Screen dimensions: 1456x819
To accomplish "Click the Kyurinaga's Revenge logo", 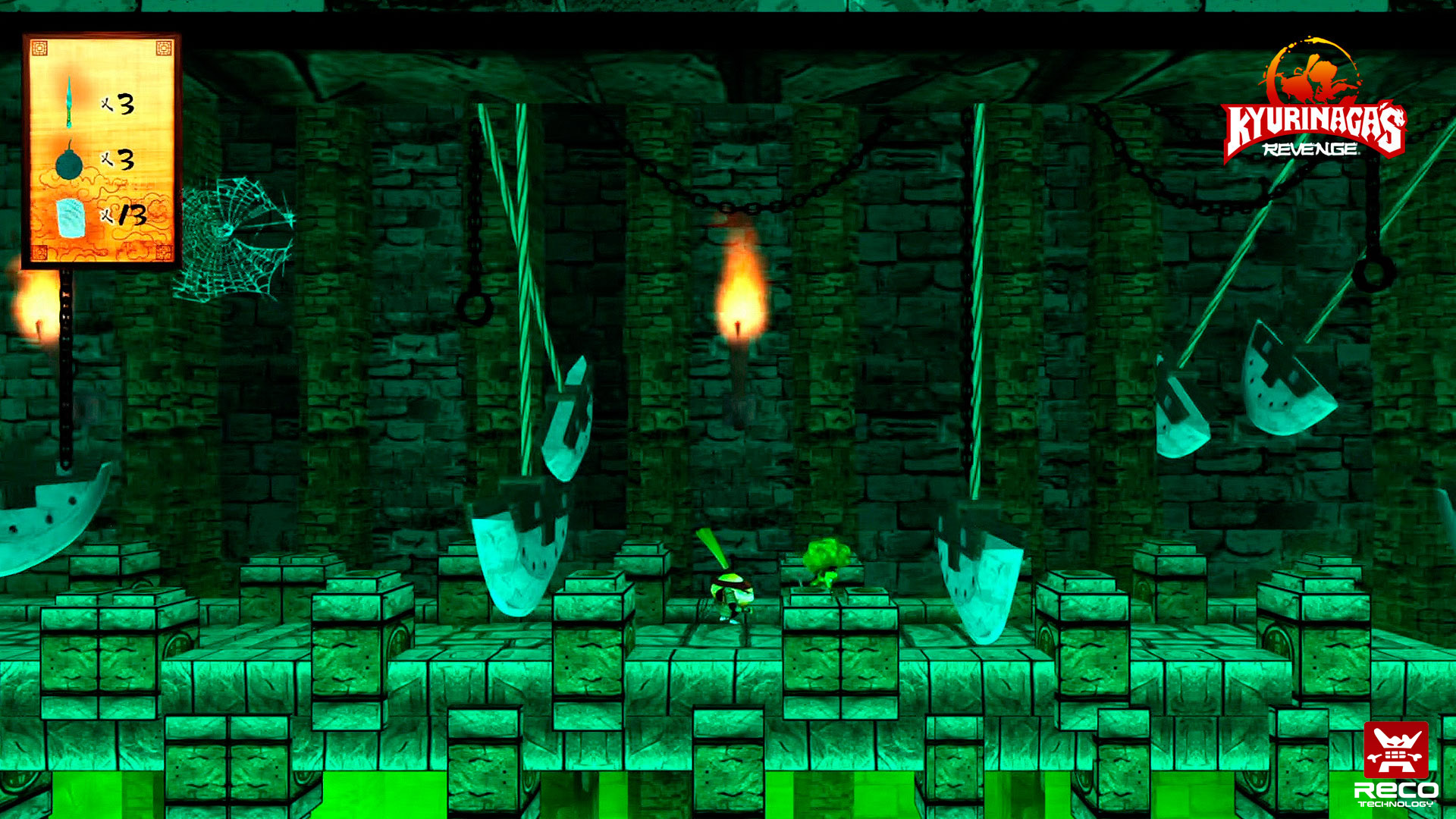I will 1314,102.
